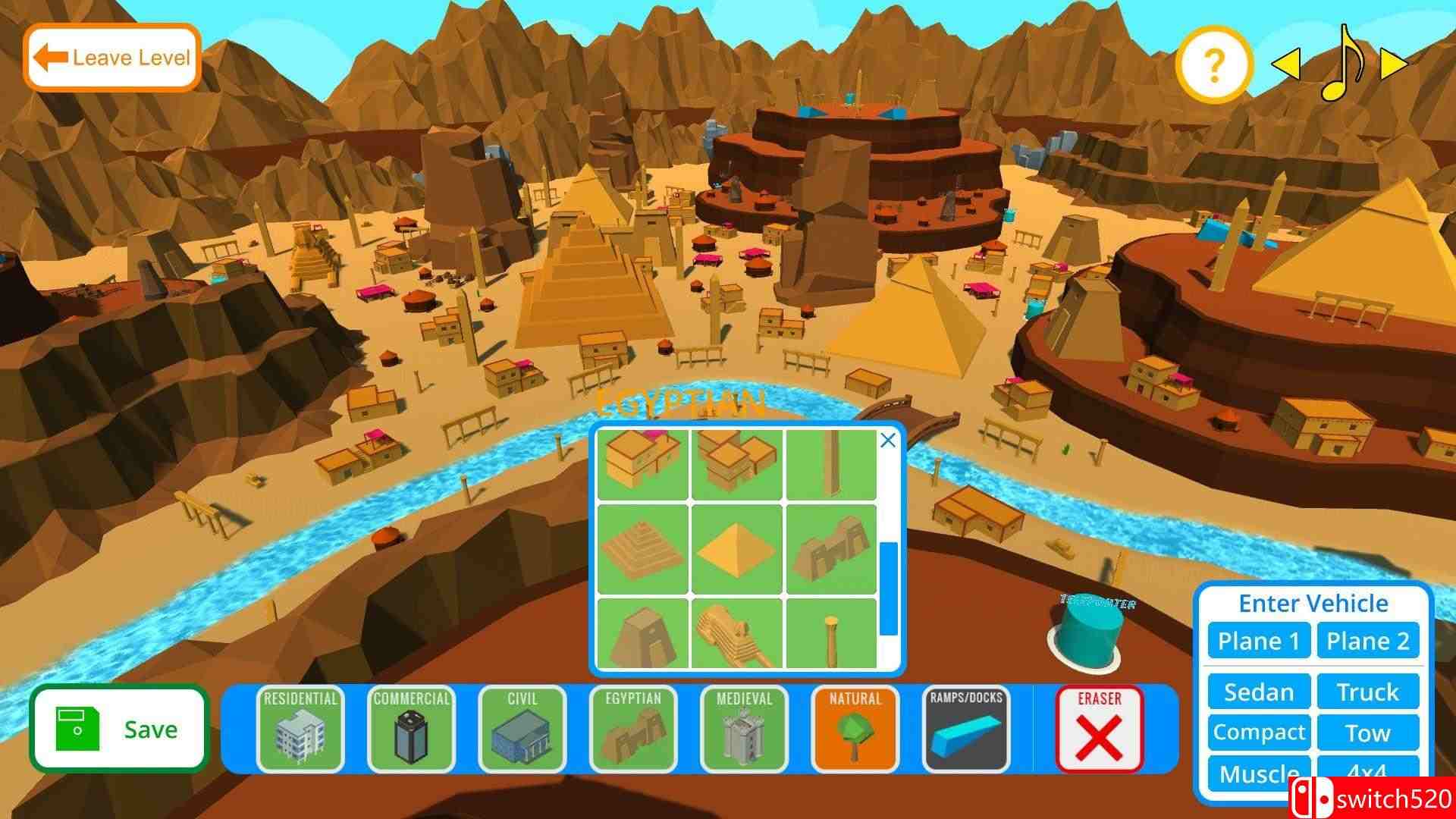The height and width of the screenshot is (819, 1456).
Task: Select the Residential buildings category icon
Action: pos(300,730)
